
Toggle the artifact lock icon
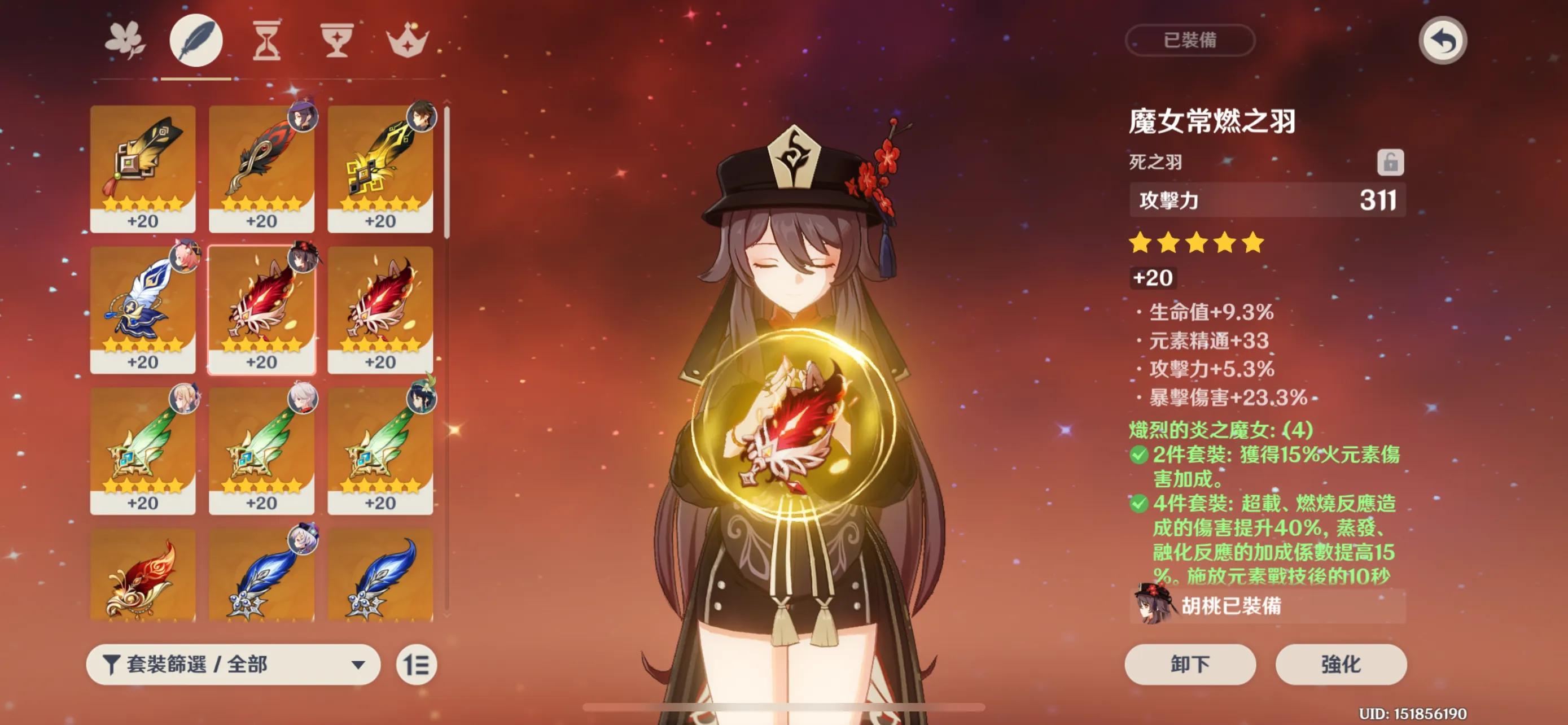(1390, 163)
